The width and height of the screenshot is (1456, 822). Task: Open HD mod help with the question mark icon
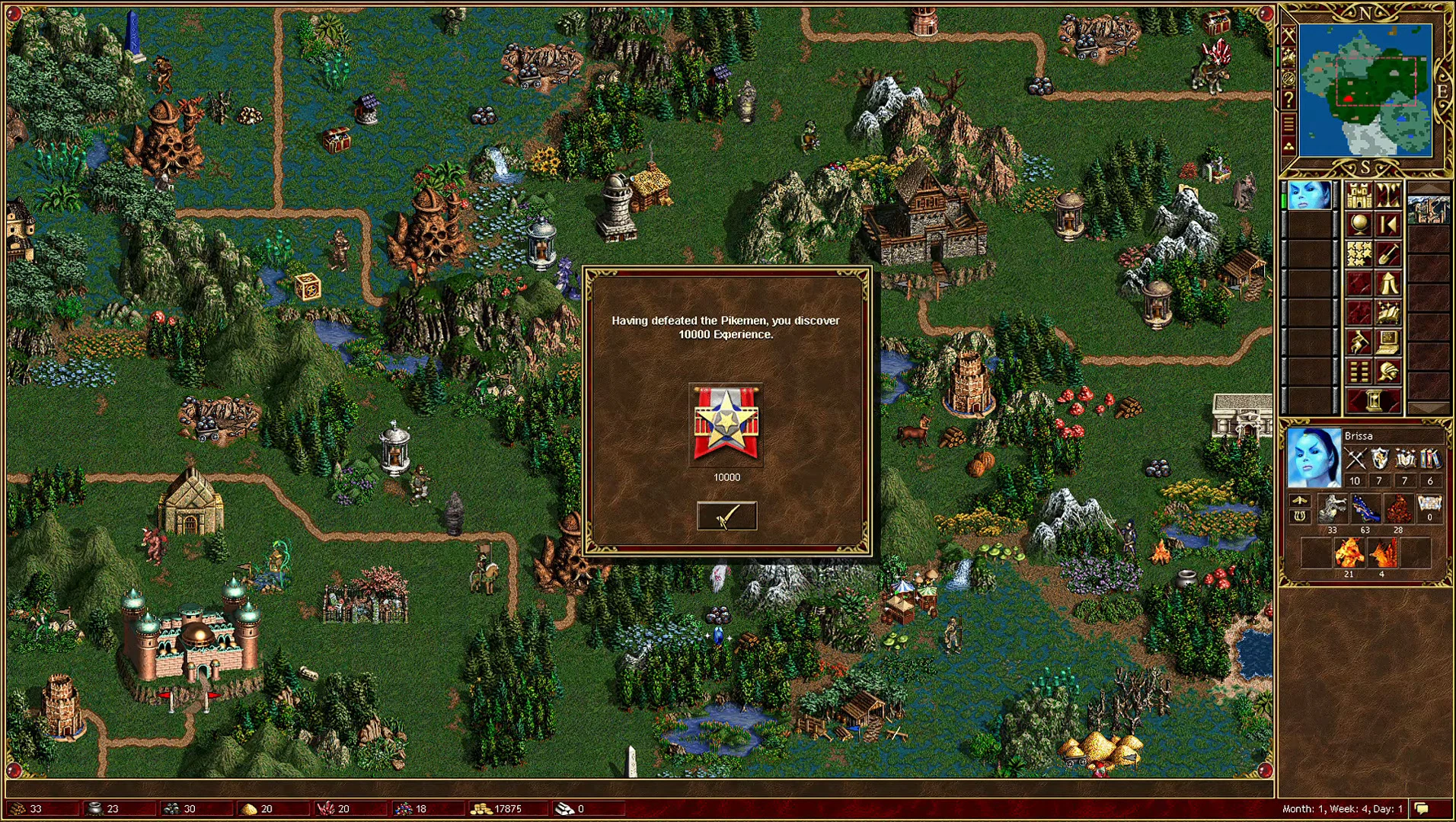(1288, 100)
